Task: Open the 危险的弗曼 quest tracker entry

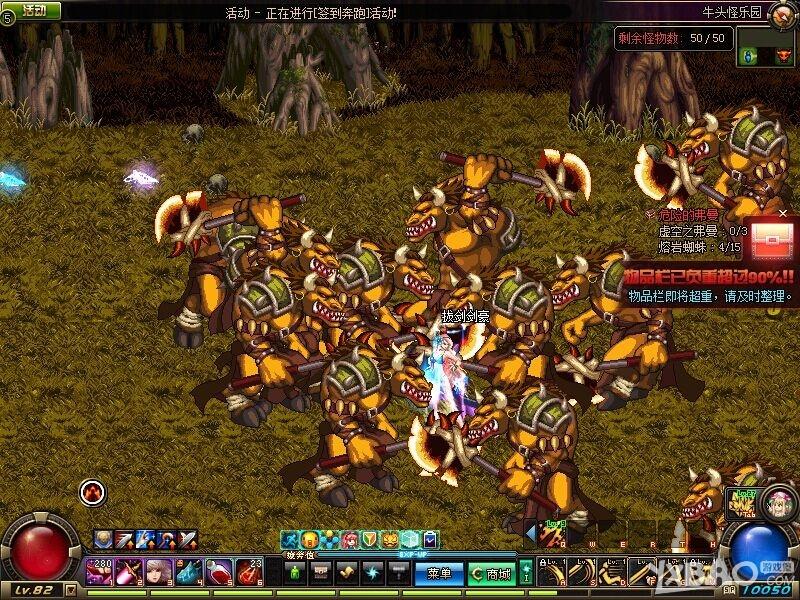Action: pos(685,215)
